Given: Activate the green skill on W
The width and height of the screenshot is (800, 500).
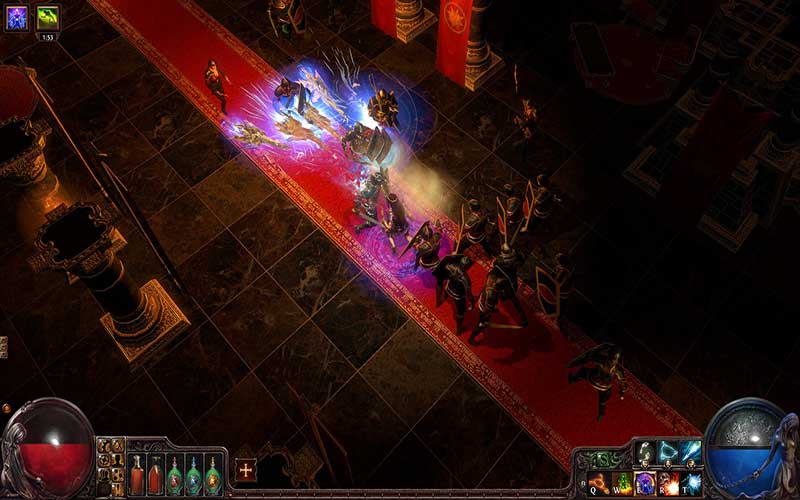Looking at the screenshot, I should 623,483.
